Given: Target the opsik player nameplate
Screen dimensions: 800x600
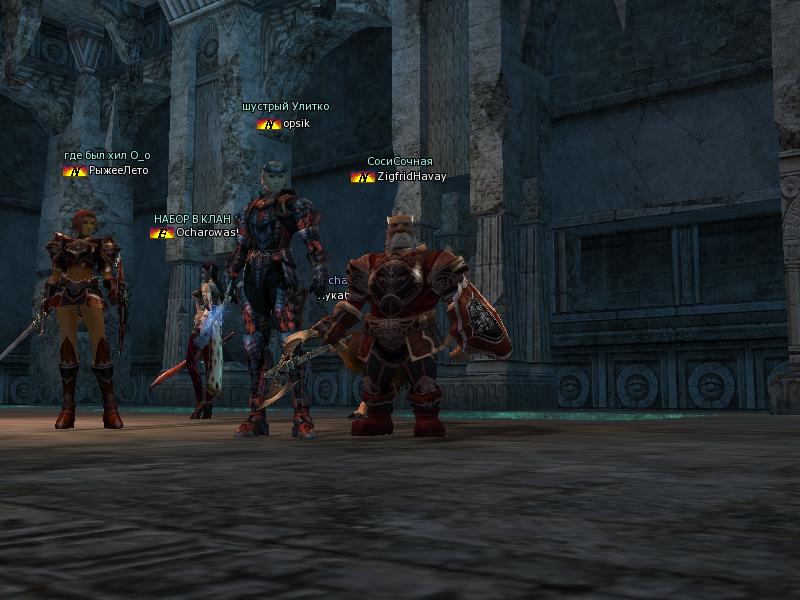Looking at the screenshot, I should coord(298,124).
